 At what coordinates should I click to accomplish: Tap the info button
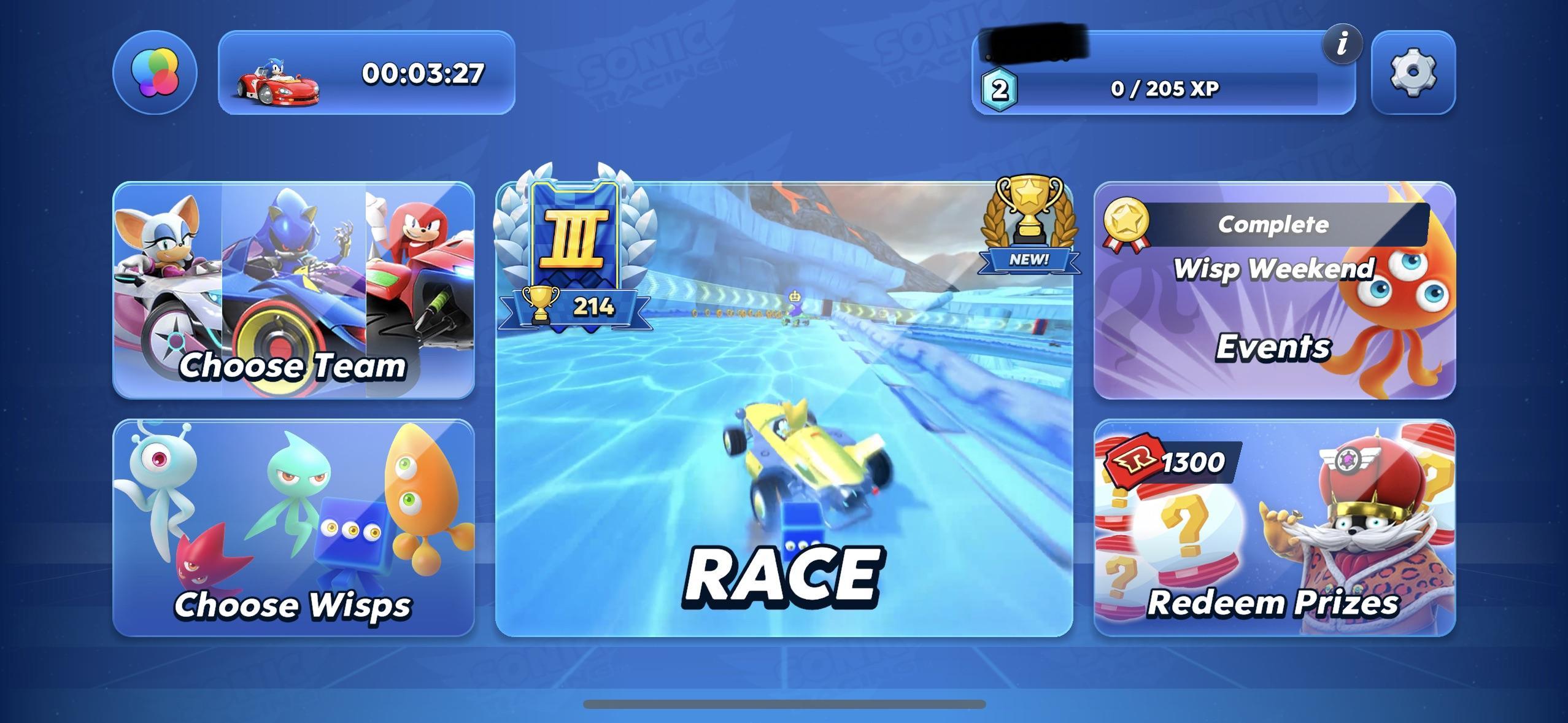click(1342, 45)
